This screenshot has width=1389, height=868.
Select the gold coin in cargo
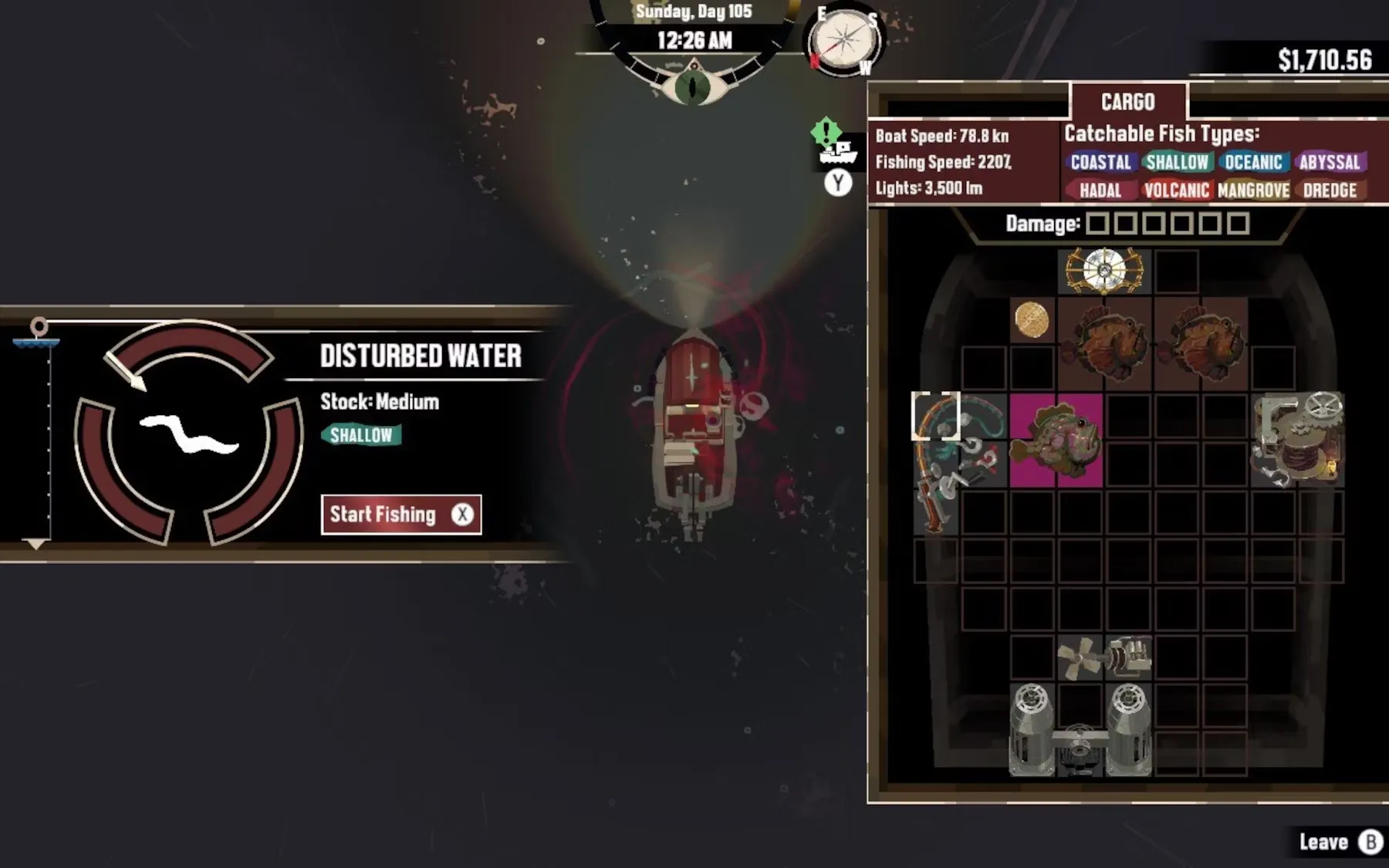pos(1032,319)
